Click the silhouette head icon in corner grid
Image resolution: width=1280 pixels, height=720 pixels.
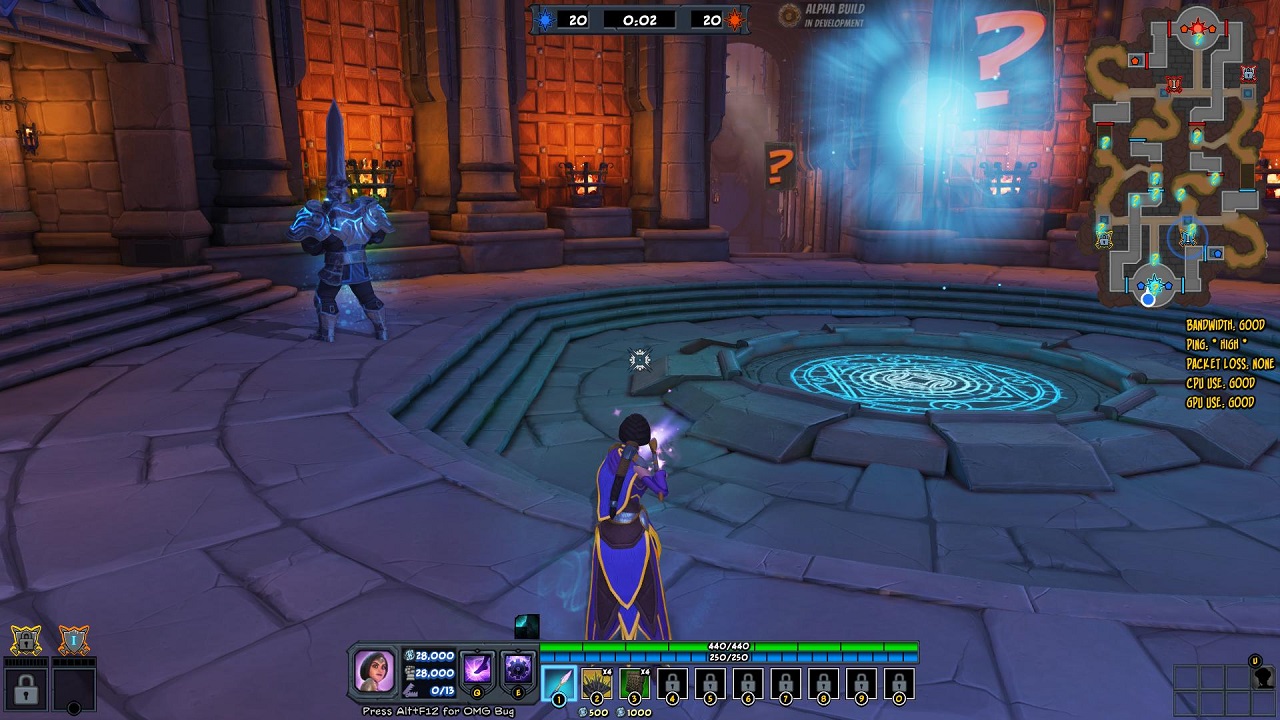click(1263, 677)
